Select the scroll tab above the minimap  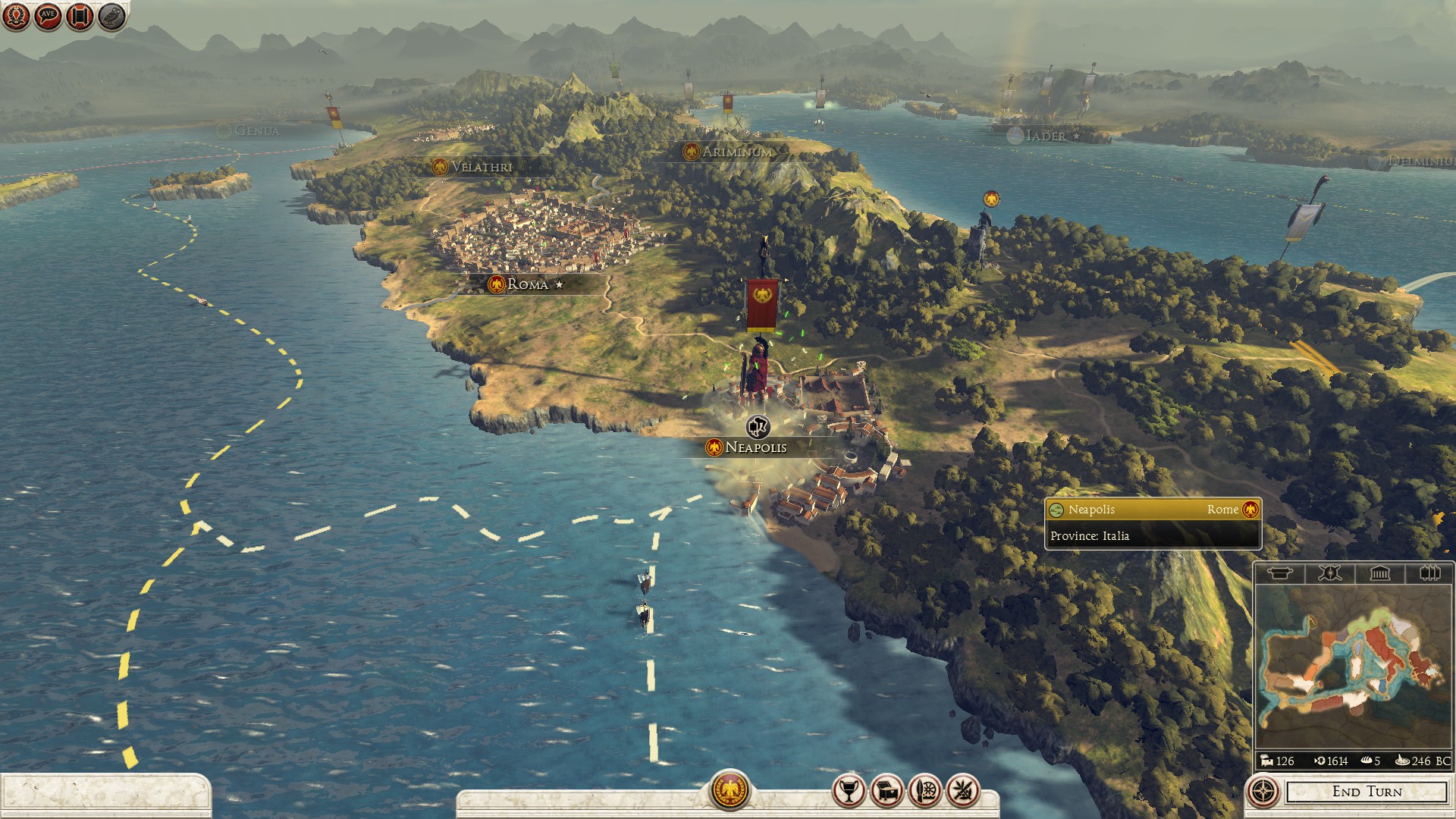1279,573
